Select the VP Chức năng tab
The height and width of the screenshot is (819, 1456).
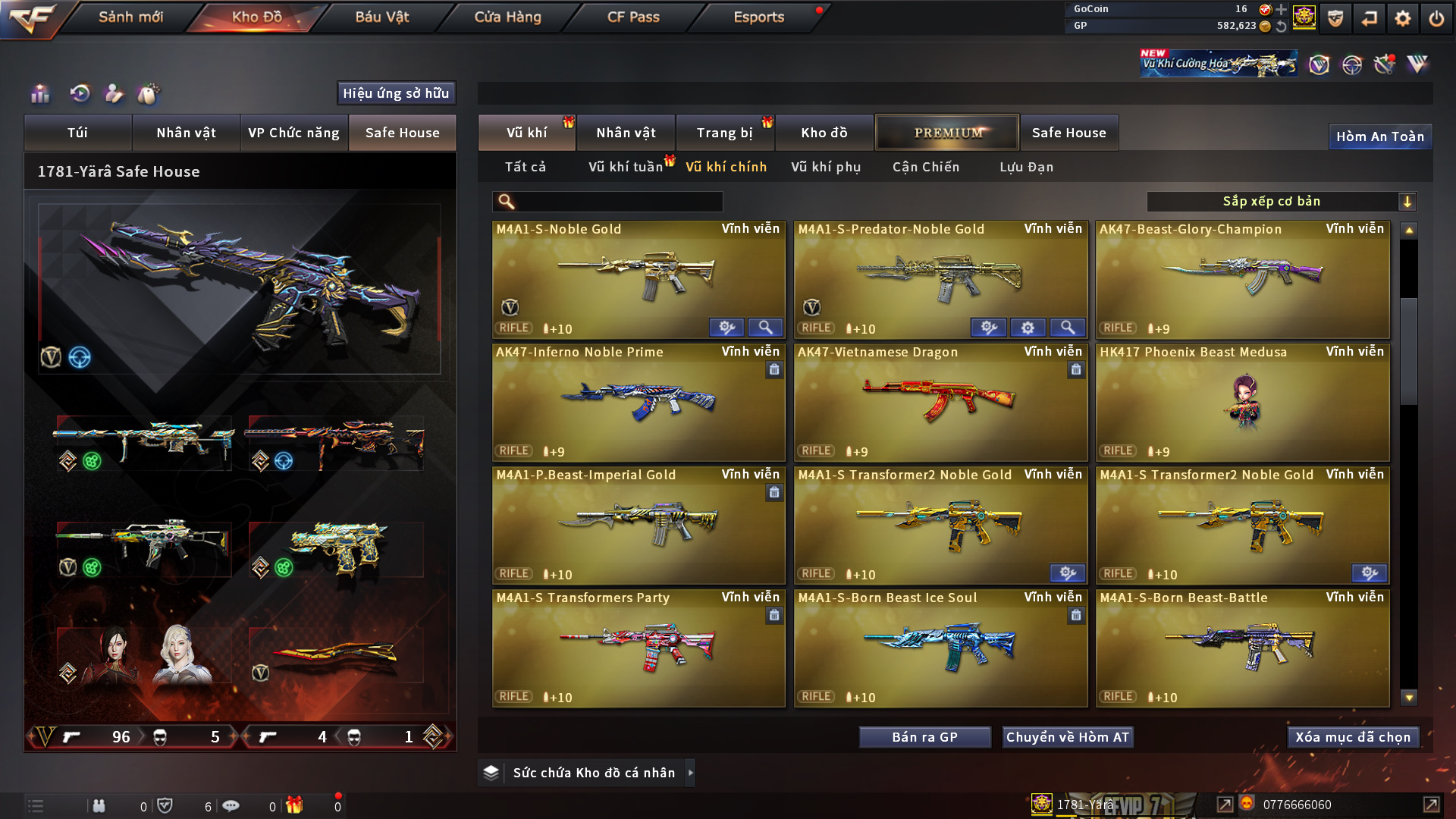click(293, 133)
